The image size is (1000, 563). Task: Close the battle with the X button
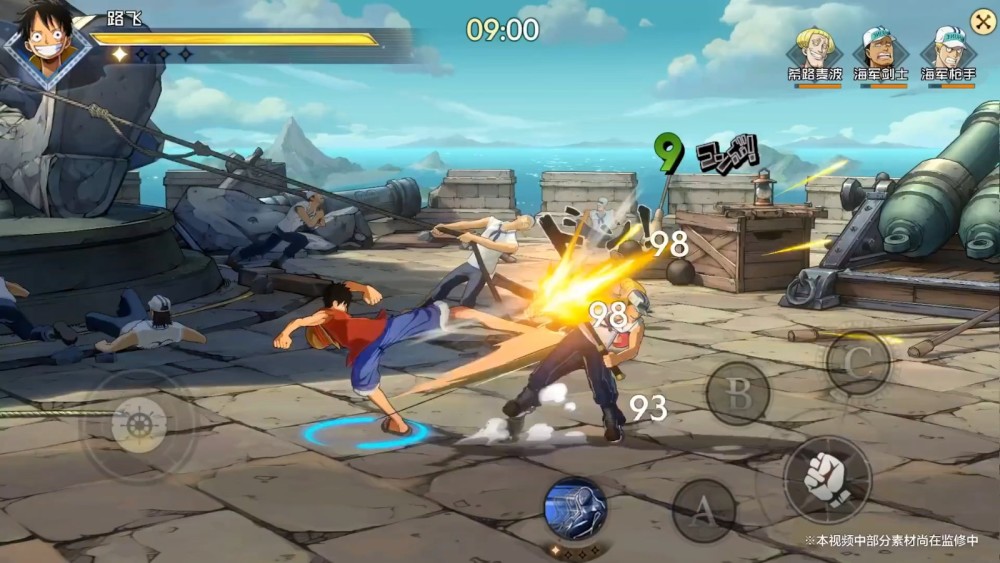click(982, 19)
